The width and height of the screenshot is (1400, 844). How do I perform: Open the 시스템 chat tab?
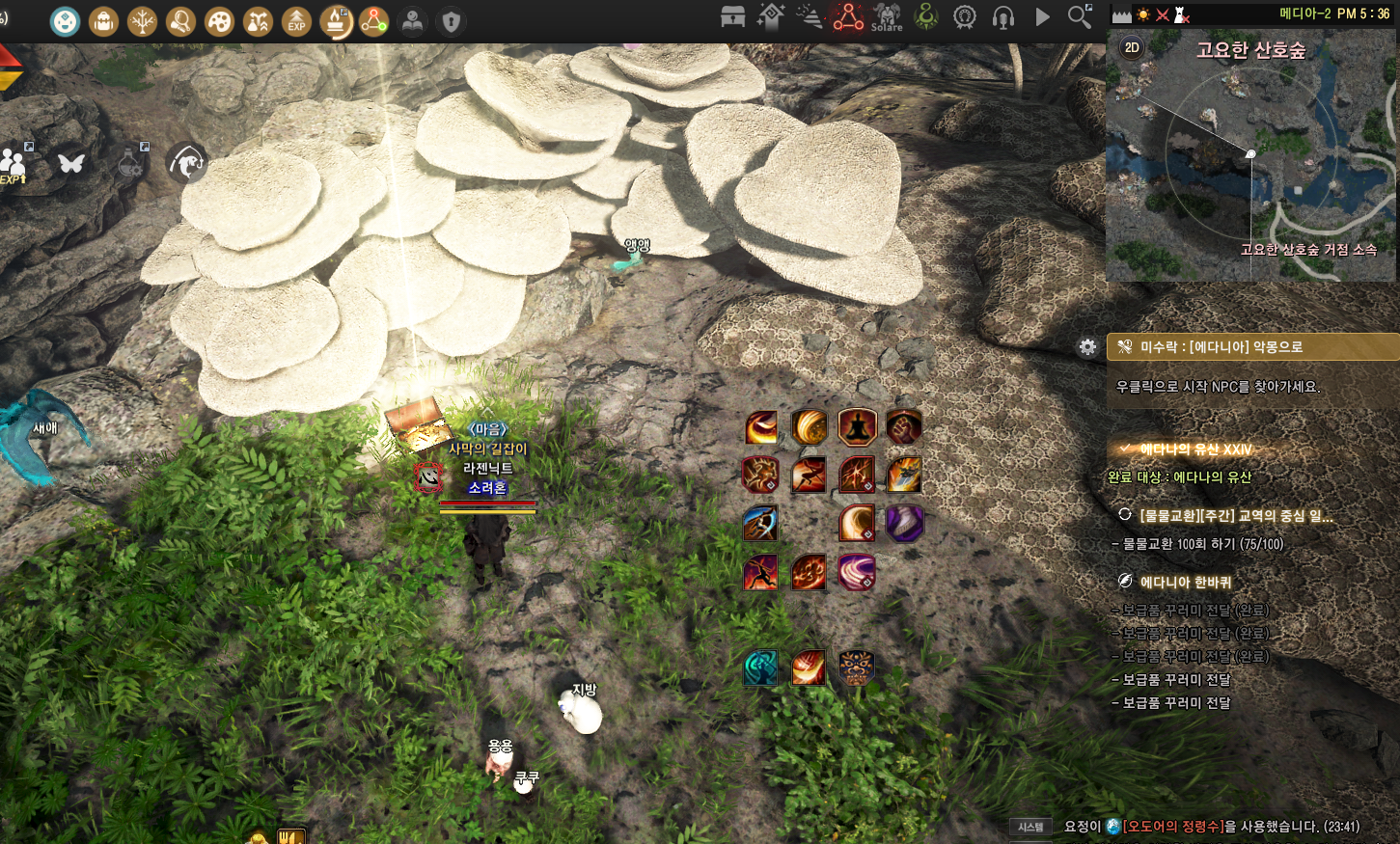(1030, 827)
